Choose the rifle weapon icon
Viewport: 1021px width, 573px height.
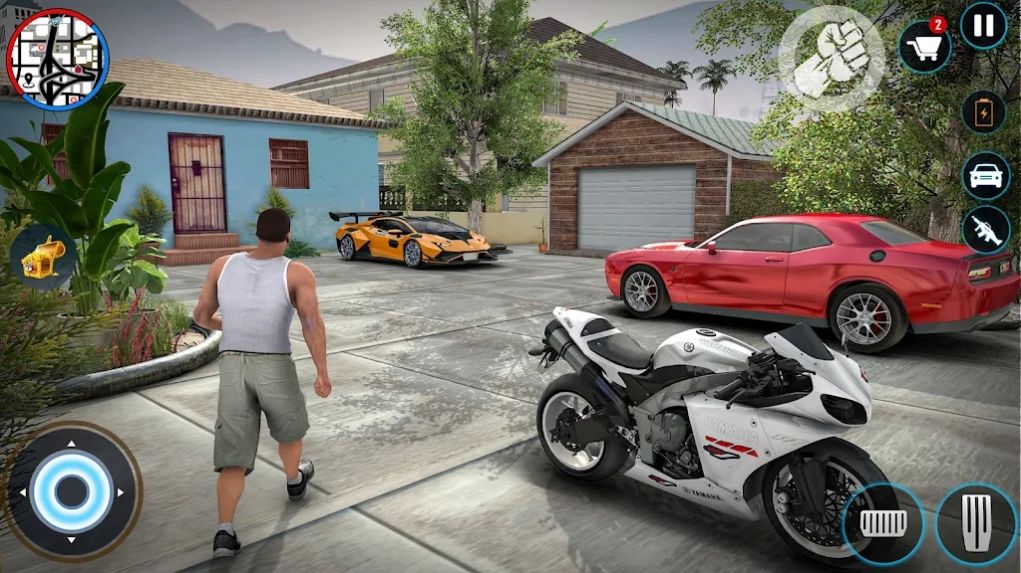(985, 230)
